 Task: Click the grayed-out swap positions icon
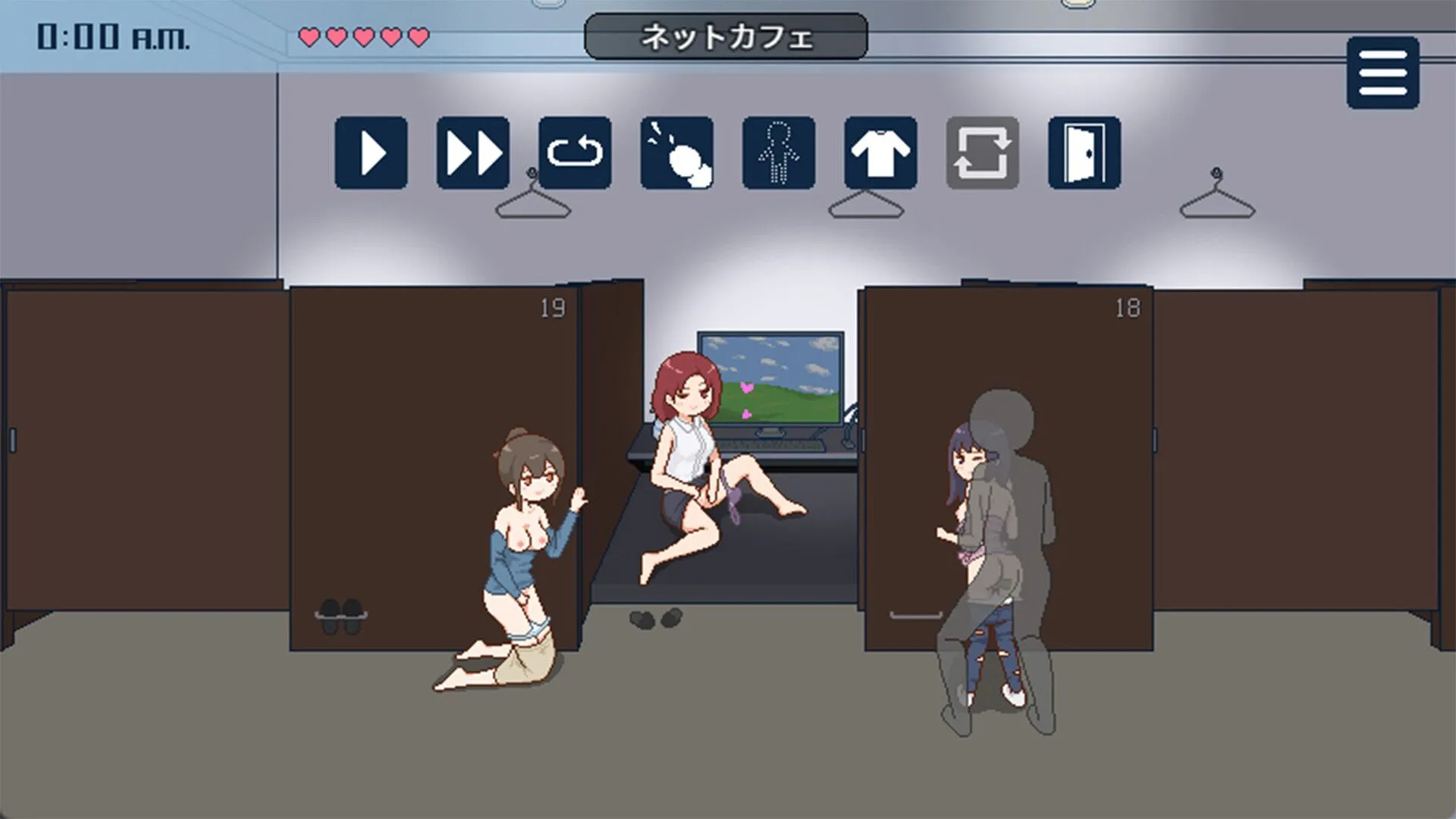click(x=984, y=152)
